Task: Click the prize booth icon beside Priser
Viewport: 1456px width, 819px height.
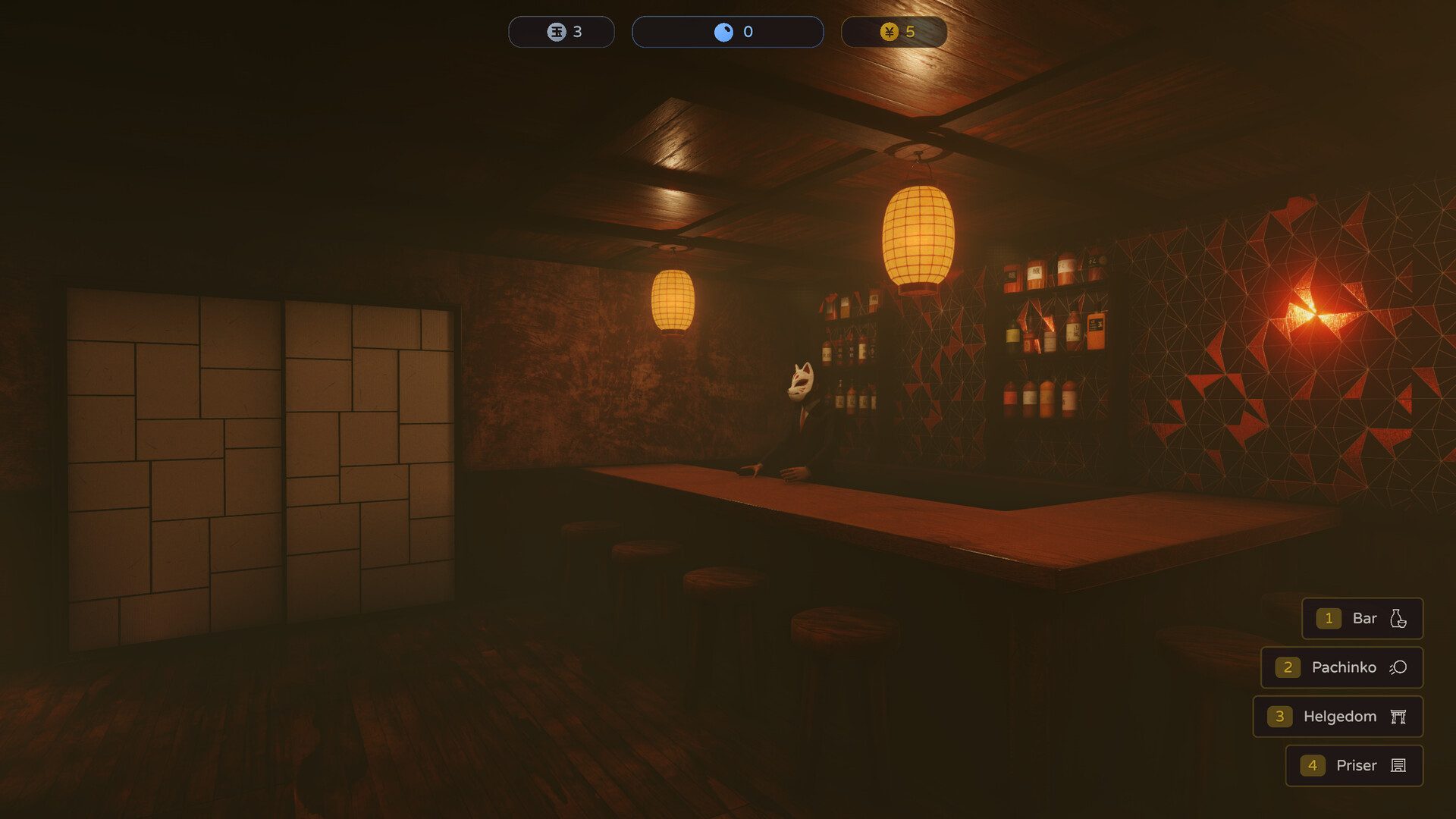Action: coord(1398,765)
